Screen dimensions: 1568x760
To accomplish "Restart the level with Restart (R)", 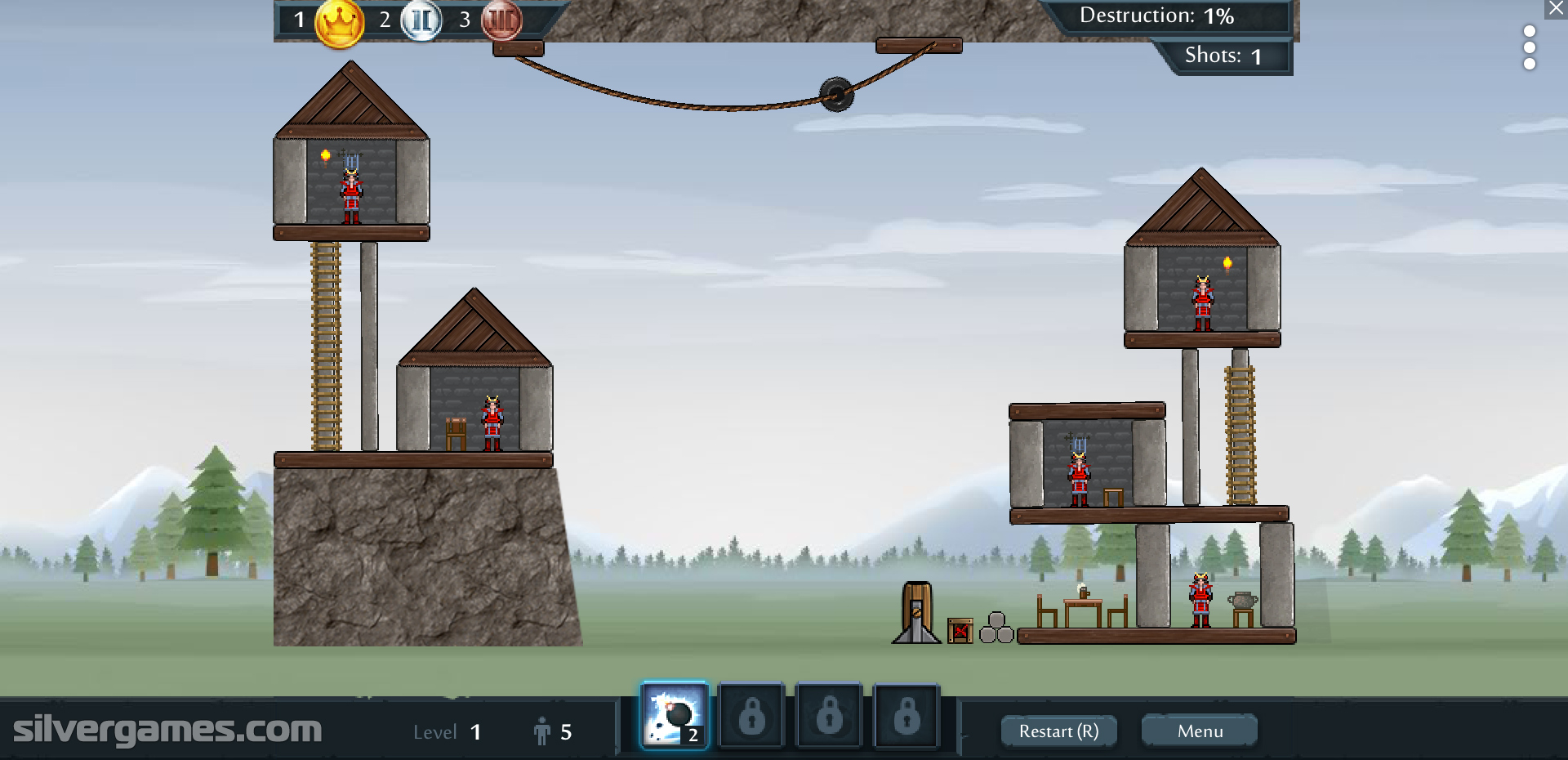I will pyautogui.click(x=1058, y=731).
